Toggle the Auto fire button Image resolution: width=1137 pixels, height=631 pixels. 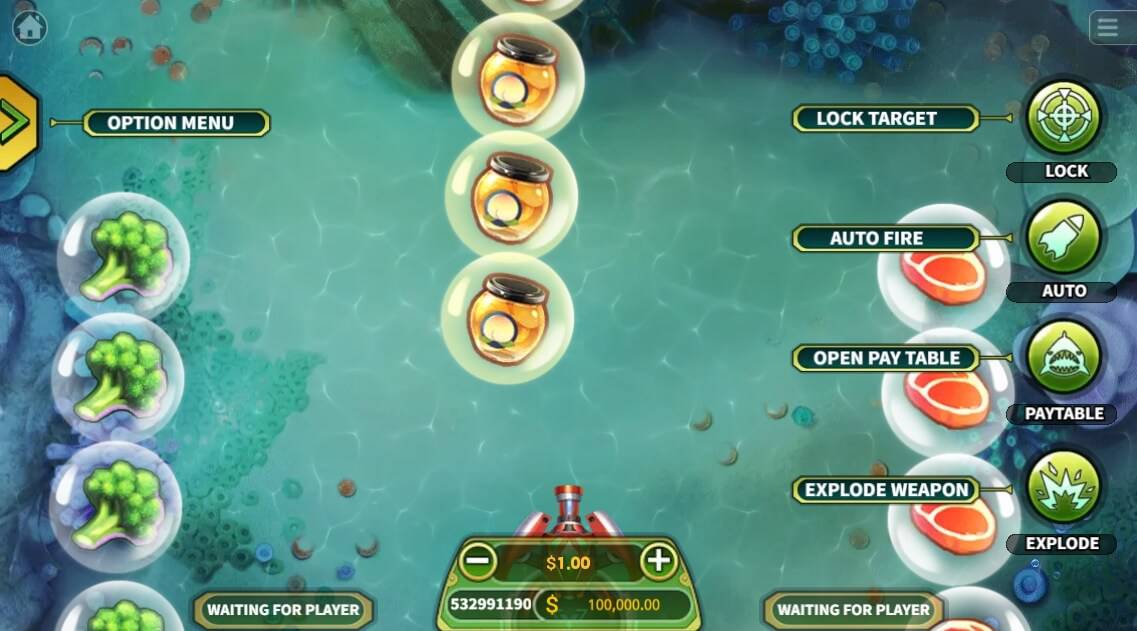coord(1064,237)
